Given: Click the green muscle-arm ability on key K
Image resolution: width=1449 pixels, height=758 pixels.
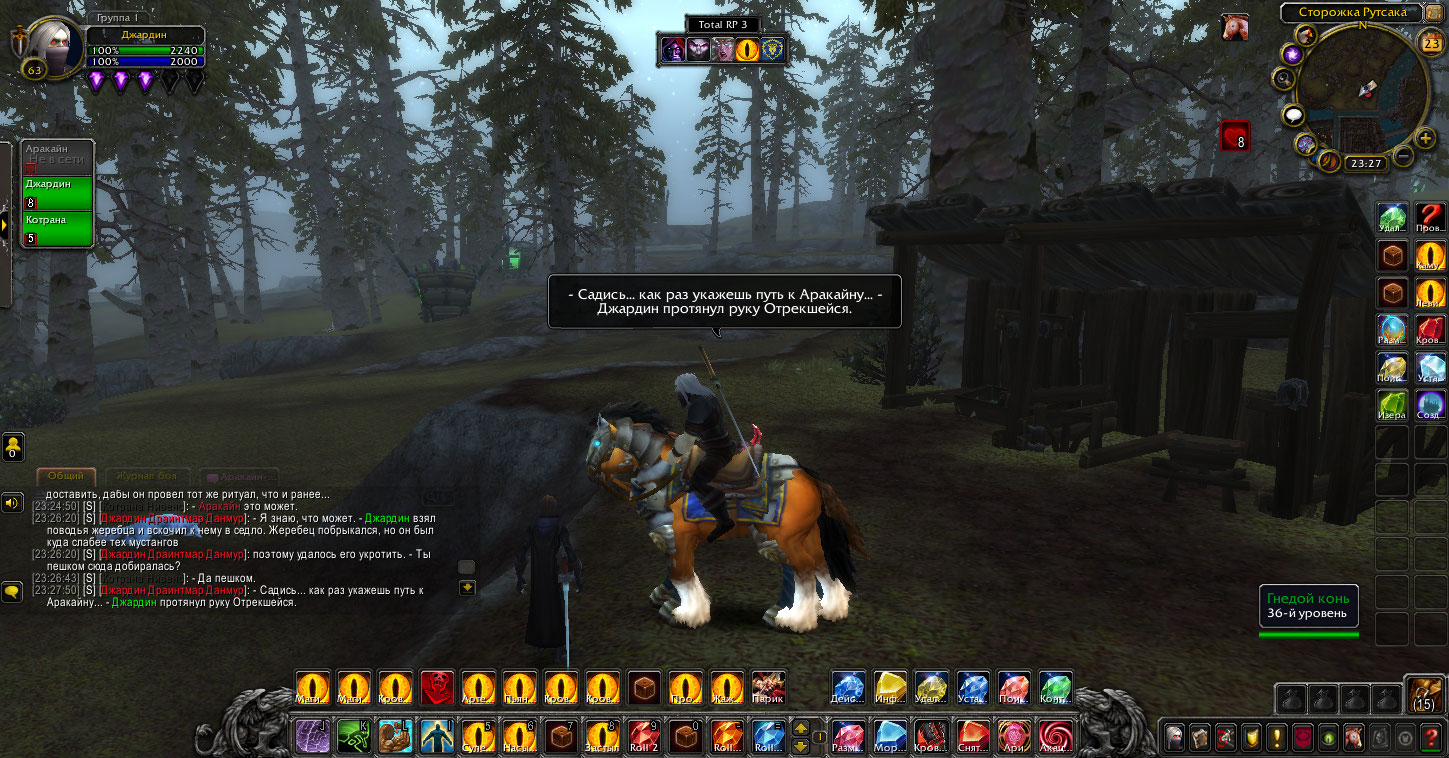Looking at the screenshot, I should (353, 737).
